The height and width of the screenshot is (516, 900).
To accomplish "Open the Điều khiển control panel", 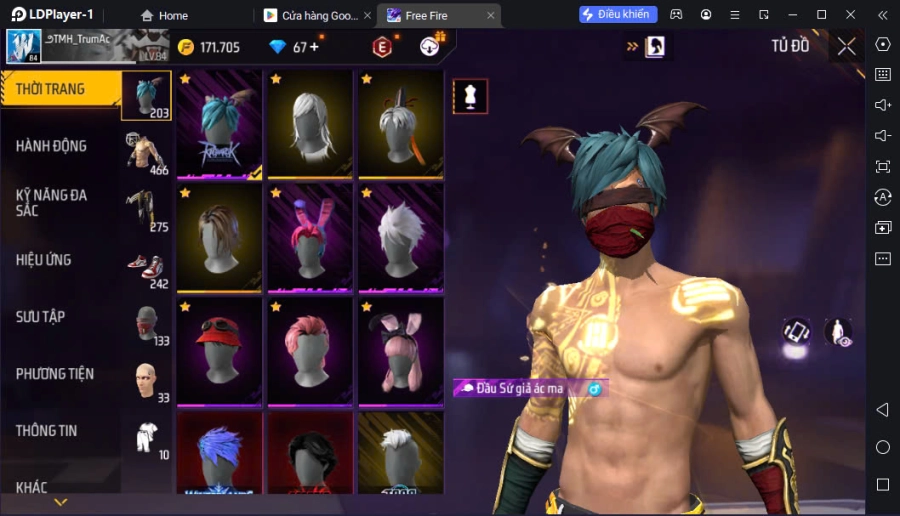I will point(618,15).
